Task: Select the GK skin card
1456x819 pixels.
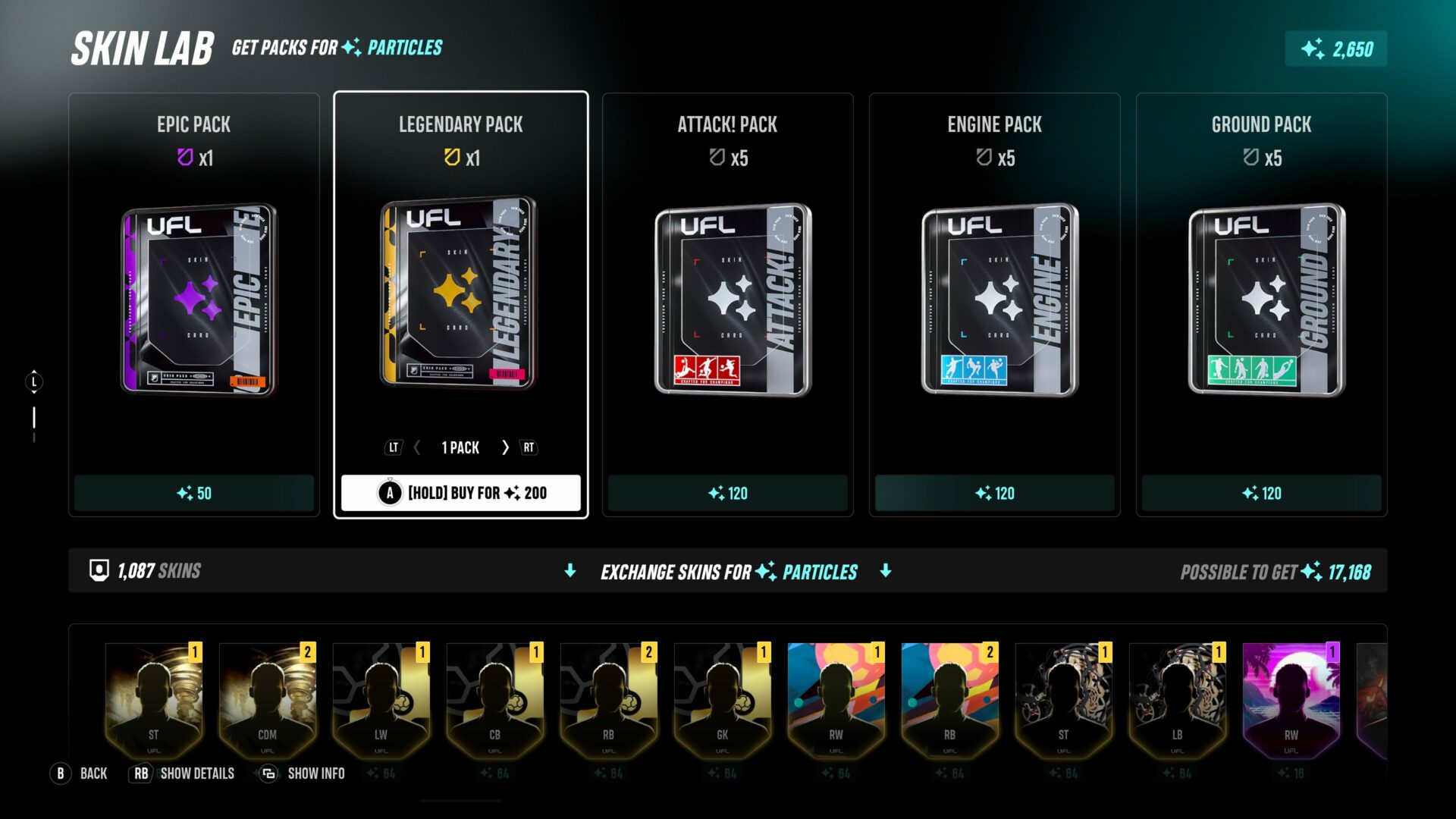Action: (x=723, y=699)
